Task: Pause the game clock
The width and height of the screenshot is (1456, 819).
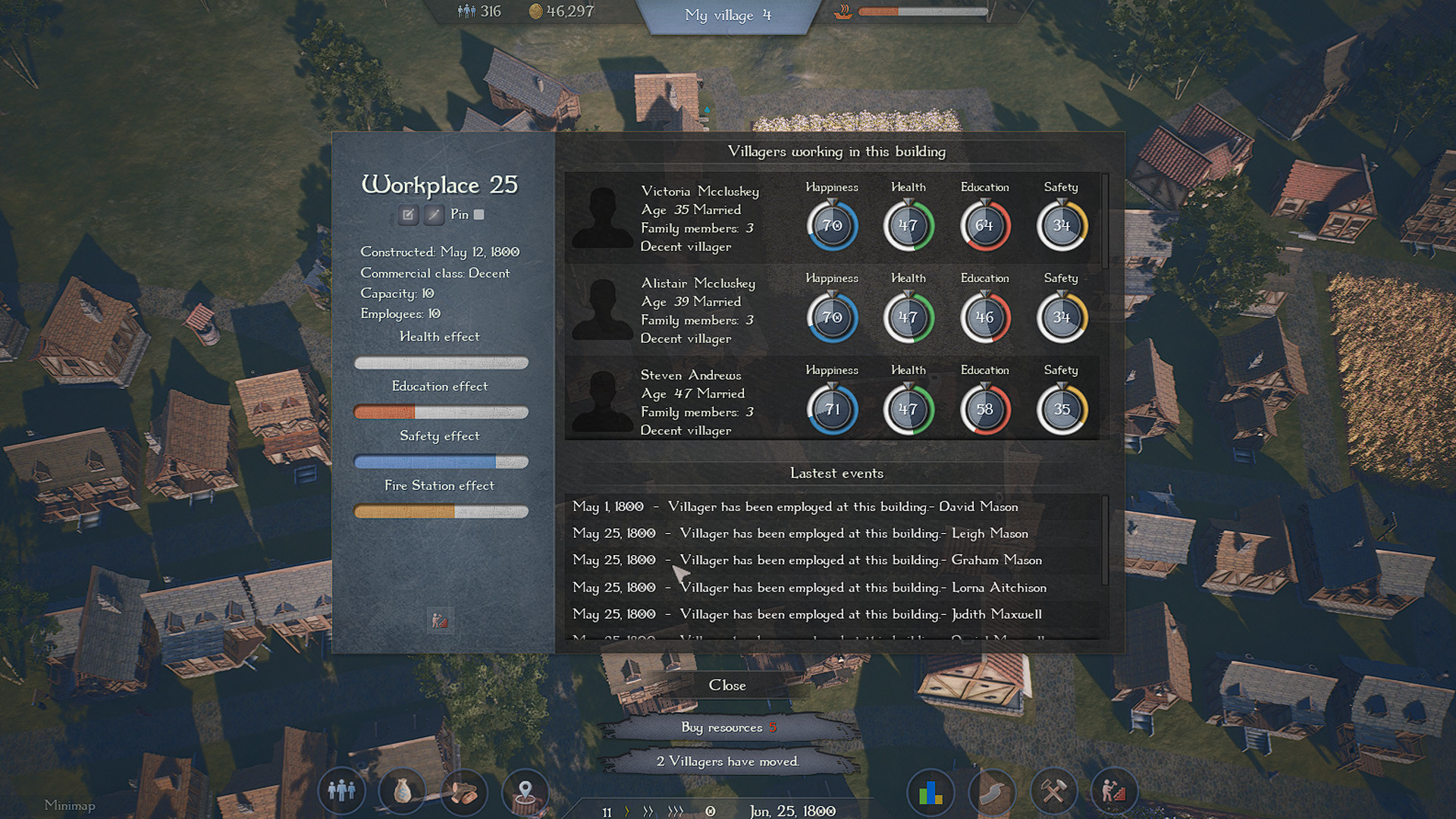Action: click(x=711, y=811)
